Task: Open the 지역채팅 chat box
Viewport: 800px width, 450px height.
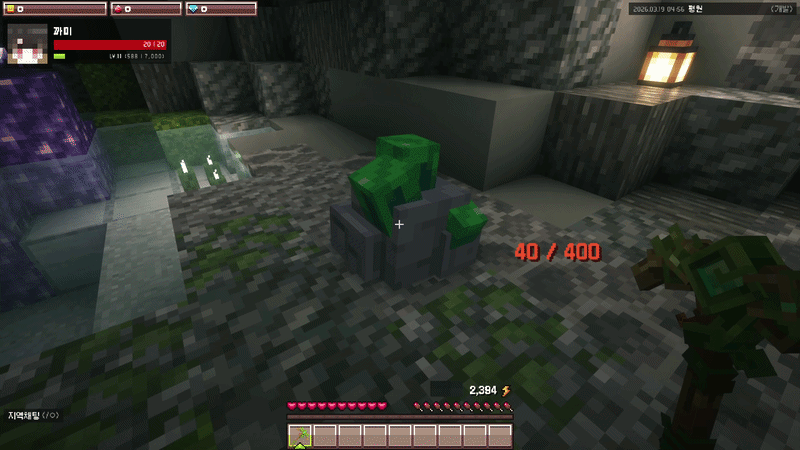Action: click(x=34, y=415)
